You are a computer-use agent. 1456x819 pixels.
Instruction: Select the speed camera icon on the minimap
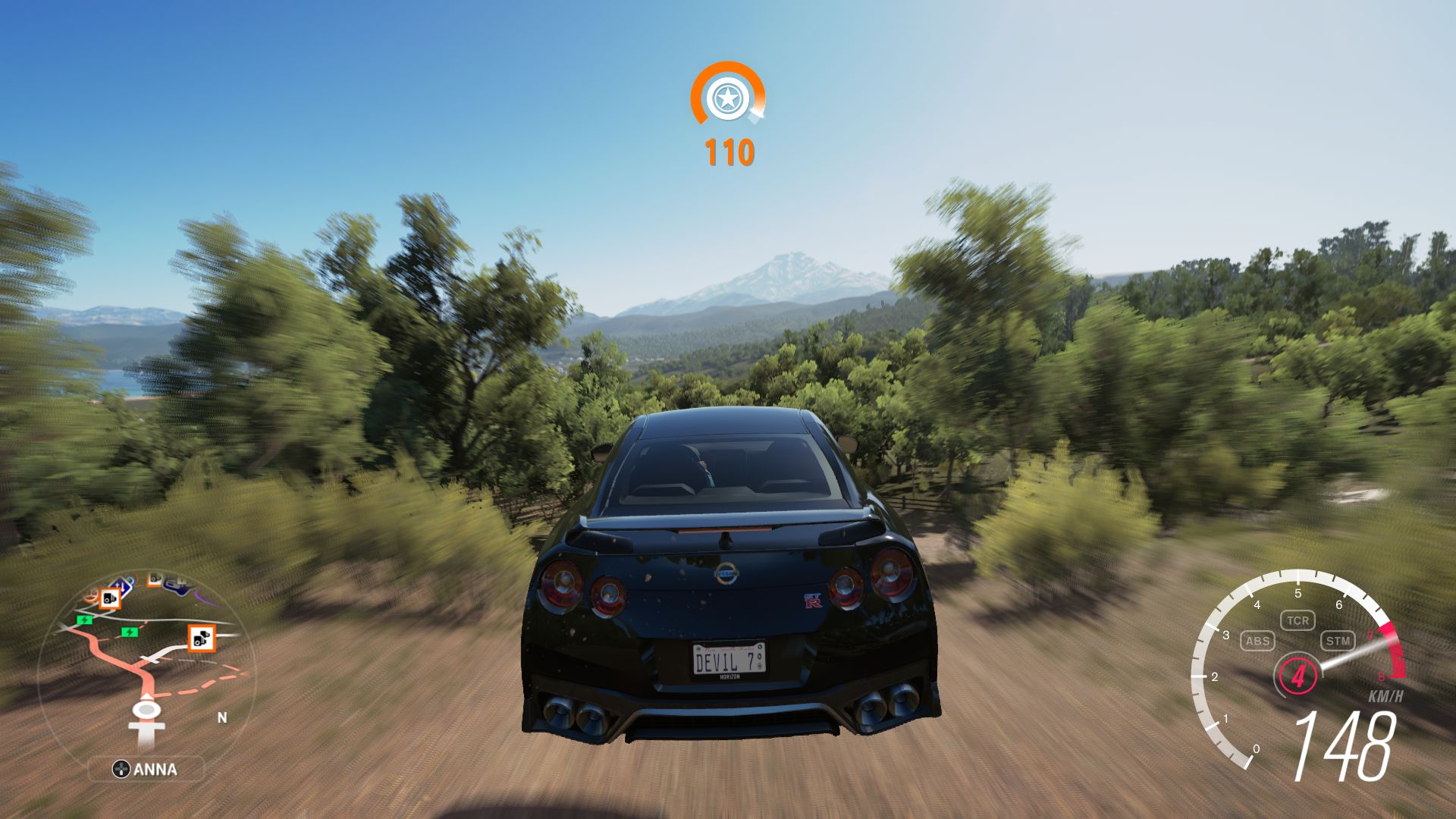109,600
